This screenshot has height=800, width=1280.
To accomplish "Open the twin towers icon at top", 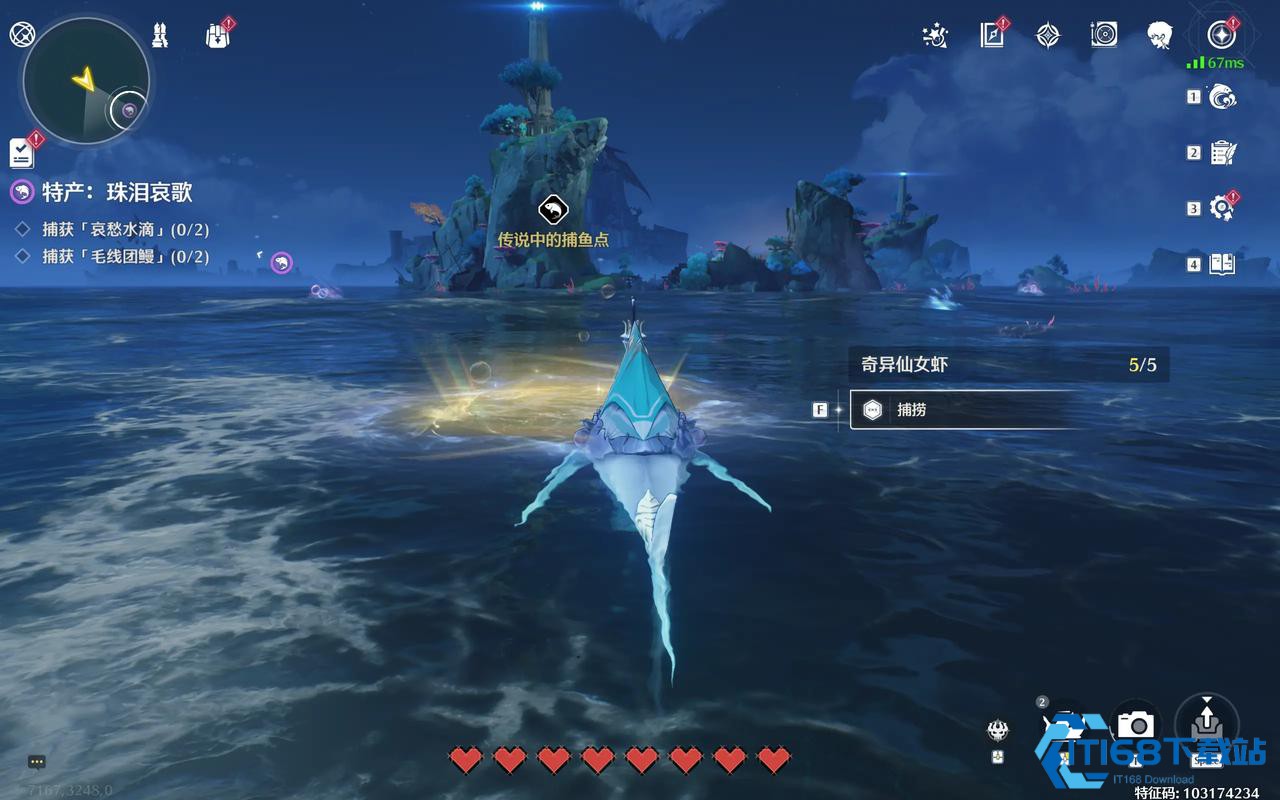I will click(160, 35).
